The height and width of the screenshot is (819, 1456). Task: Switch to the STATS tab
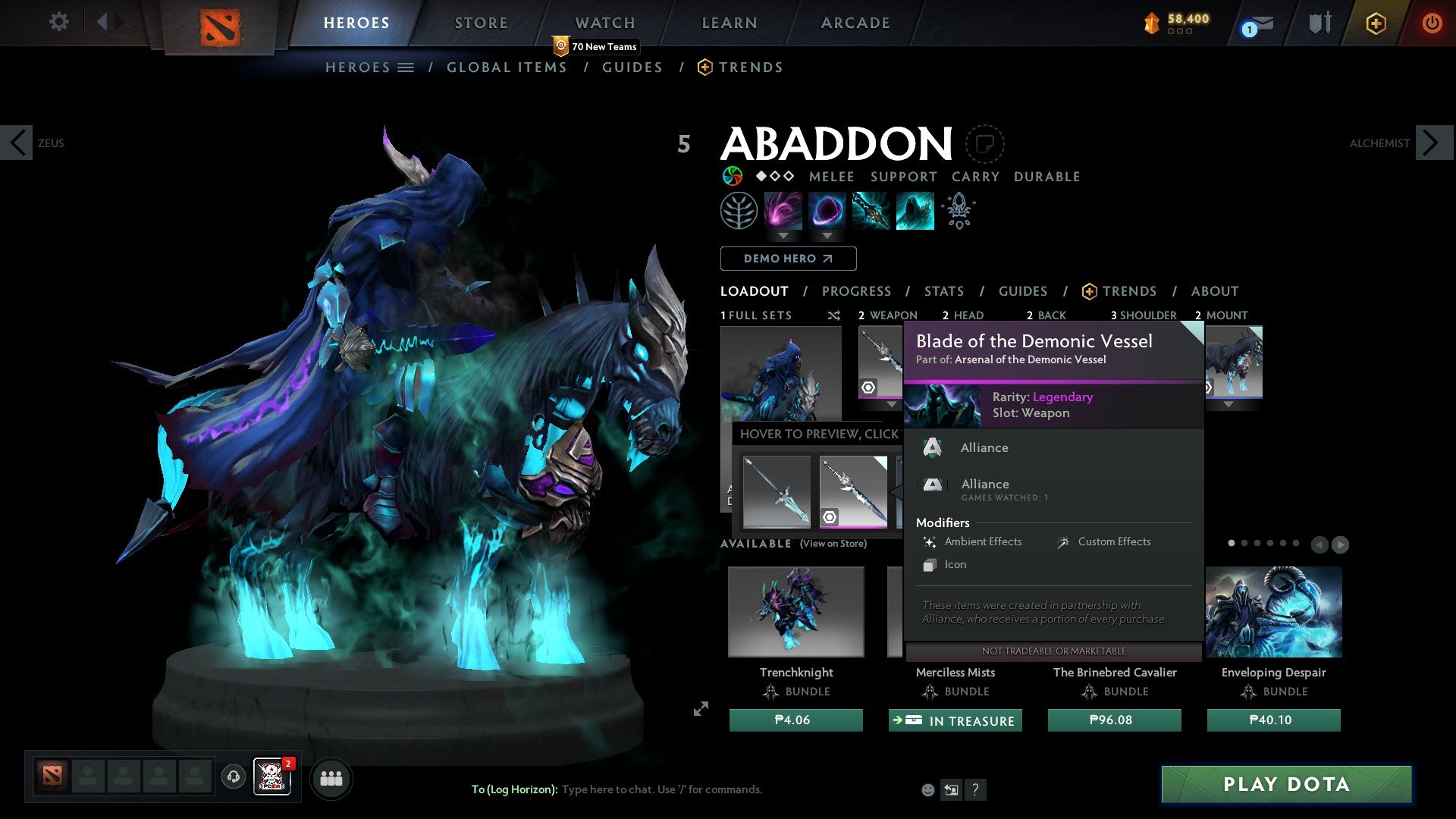point(943,291)
